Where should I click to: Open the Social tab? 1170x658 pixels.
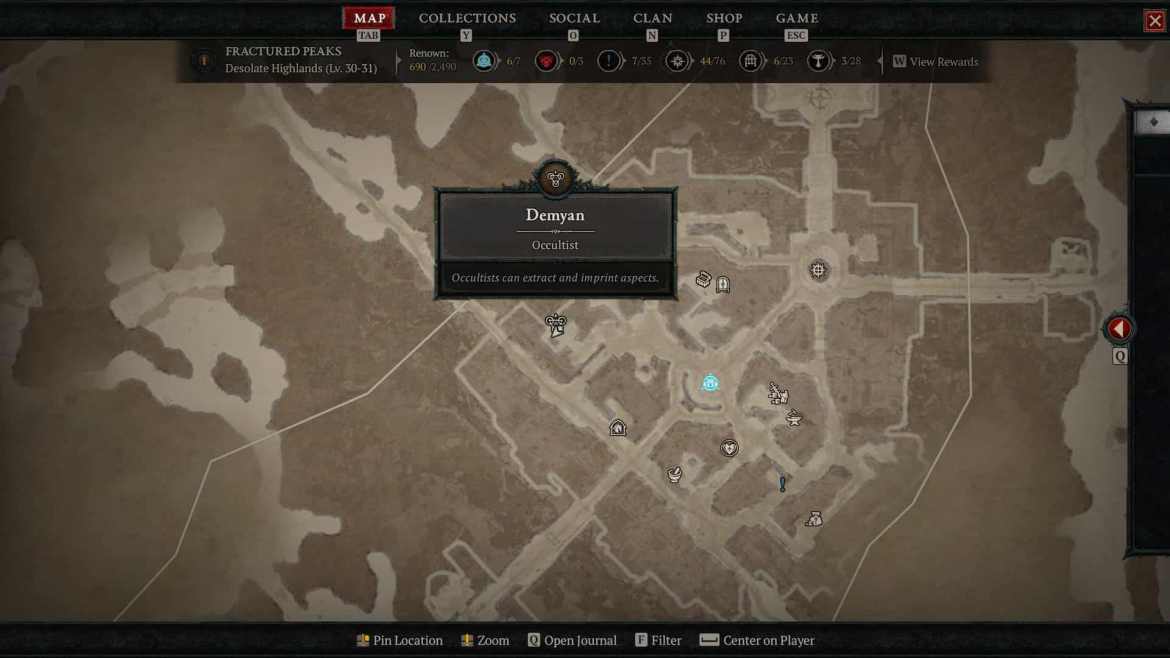tap(574, 18)
